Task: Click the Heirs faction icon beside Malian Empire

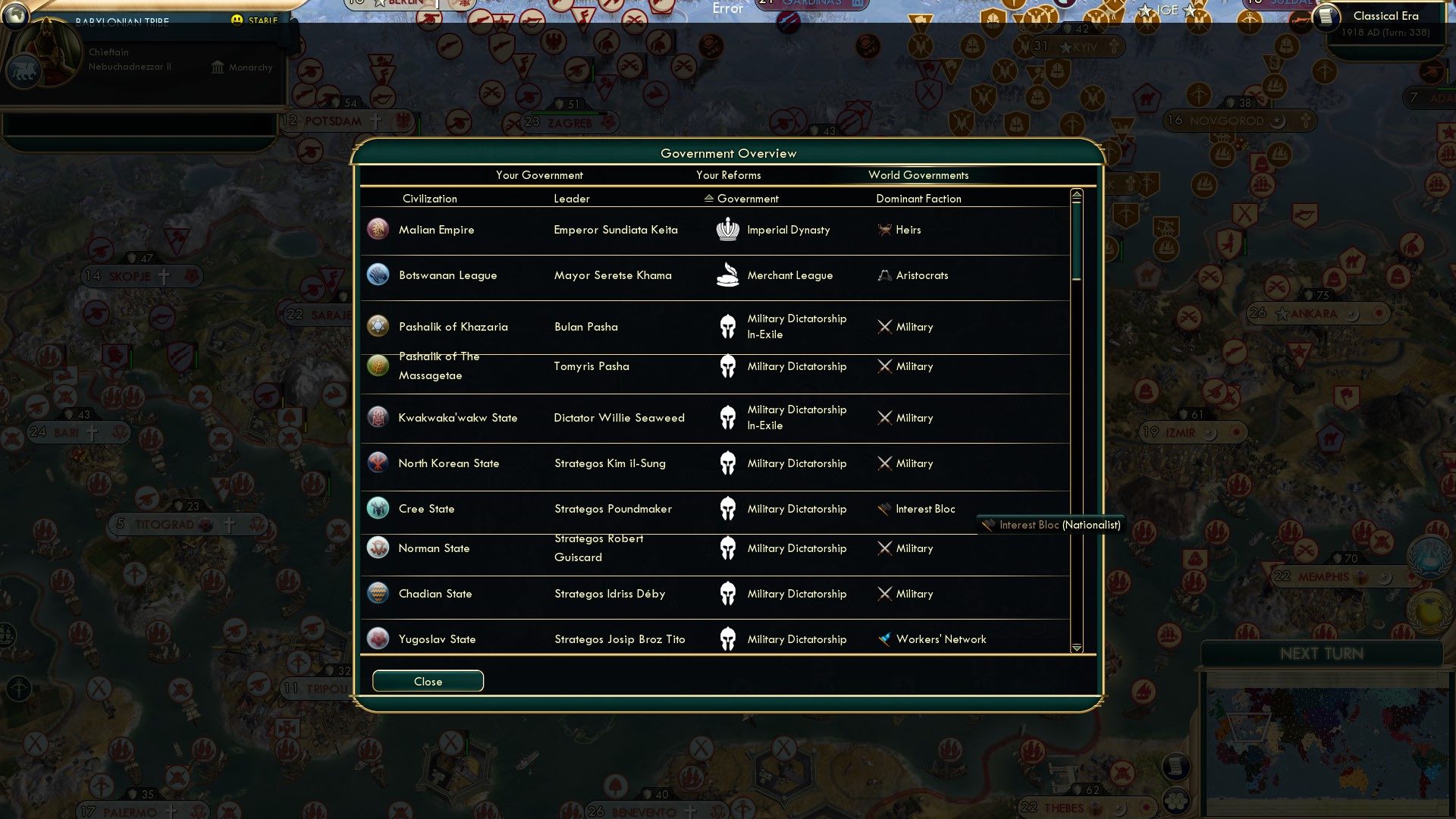Action: pos(884,229)
